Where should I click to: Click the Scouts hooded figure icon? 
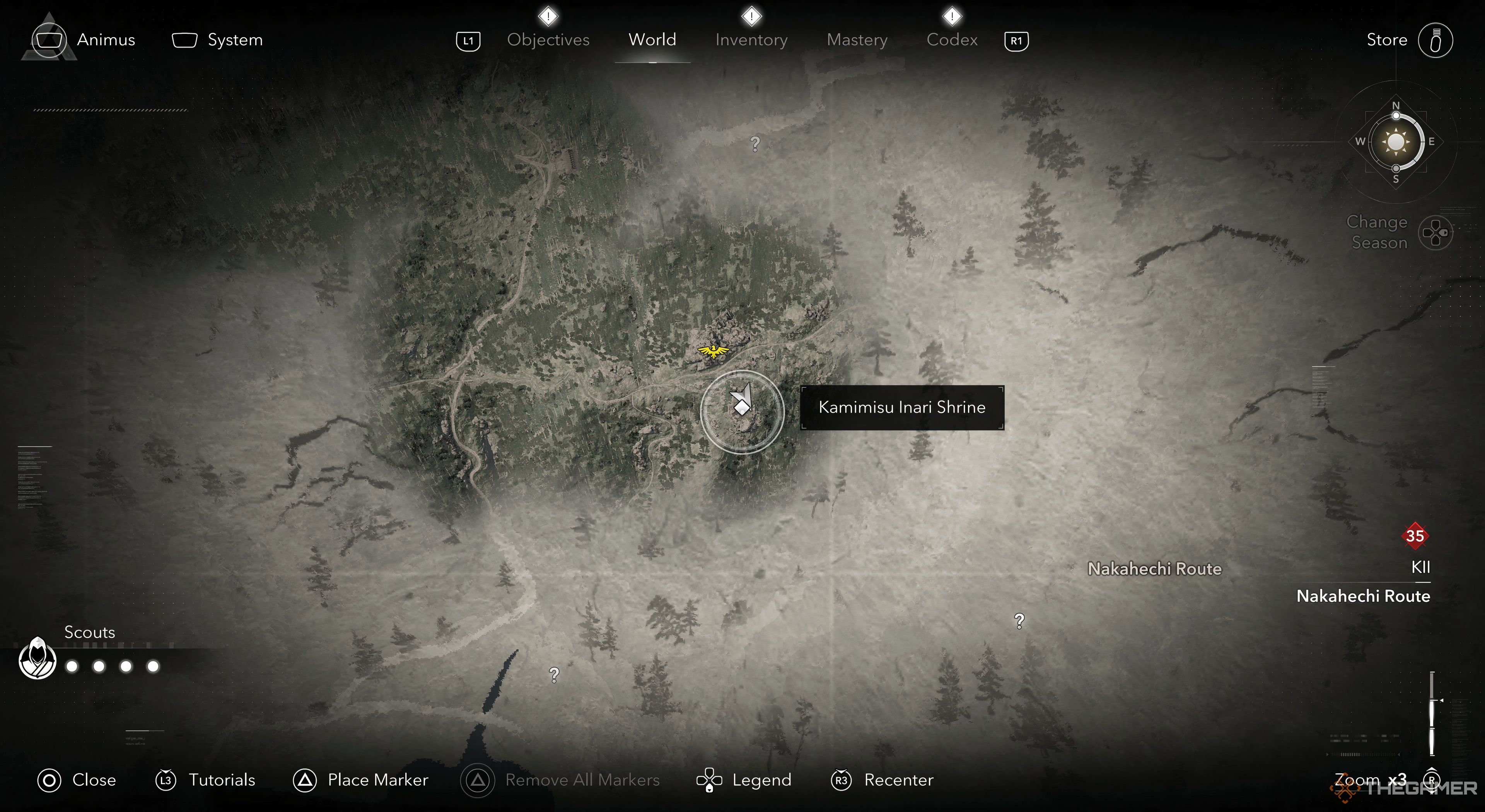(x=38, y=659)
